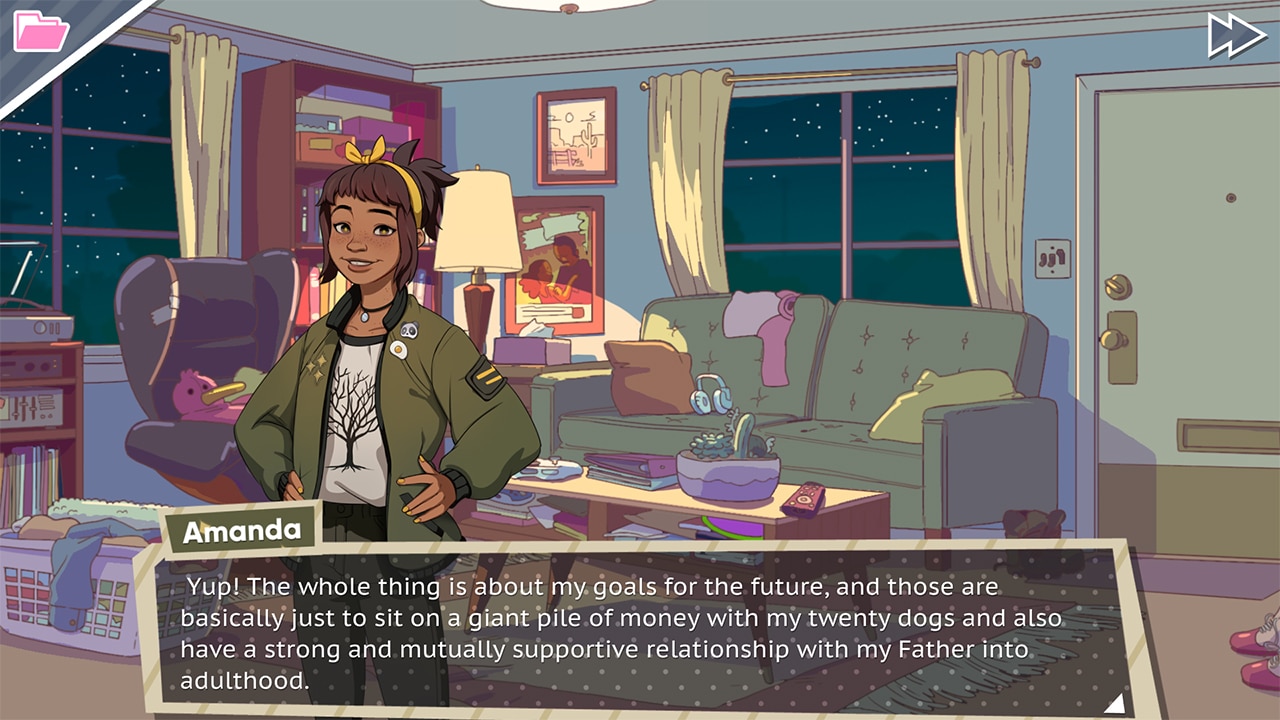Image resolution: width=1280 pixels, height=720 pixels.
Task: Advance dialogue with the white corner arrow
Action: (x=1114, y=703)
